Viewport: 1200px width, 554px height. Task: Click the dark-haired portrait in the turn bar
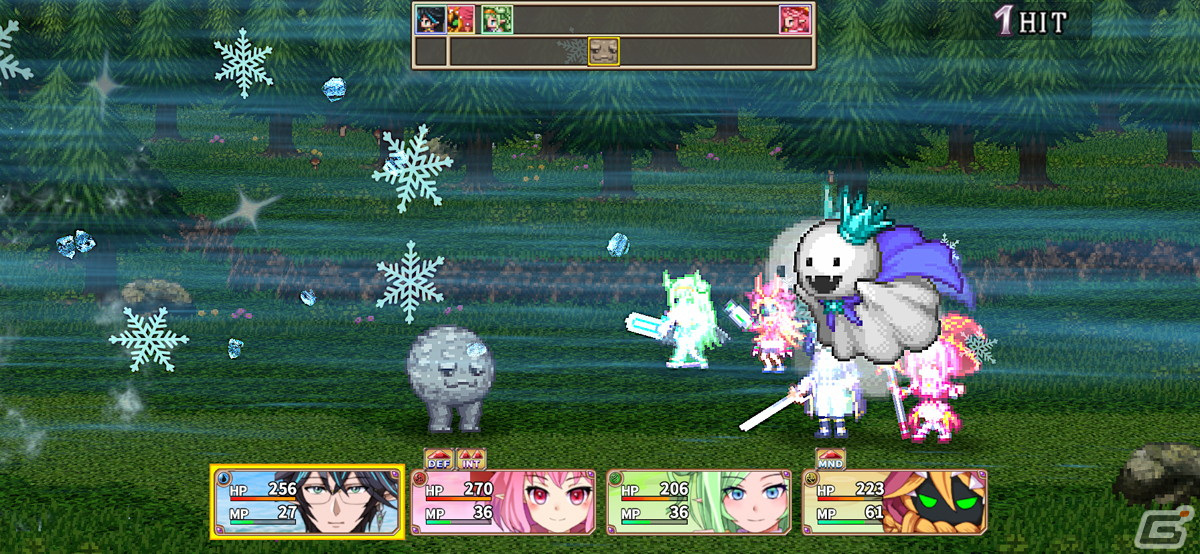(x=430, y=19)
